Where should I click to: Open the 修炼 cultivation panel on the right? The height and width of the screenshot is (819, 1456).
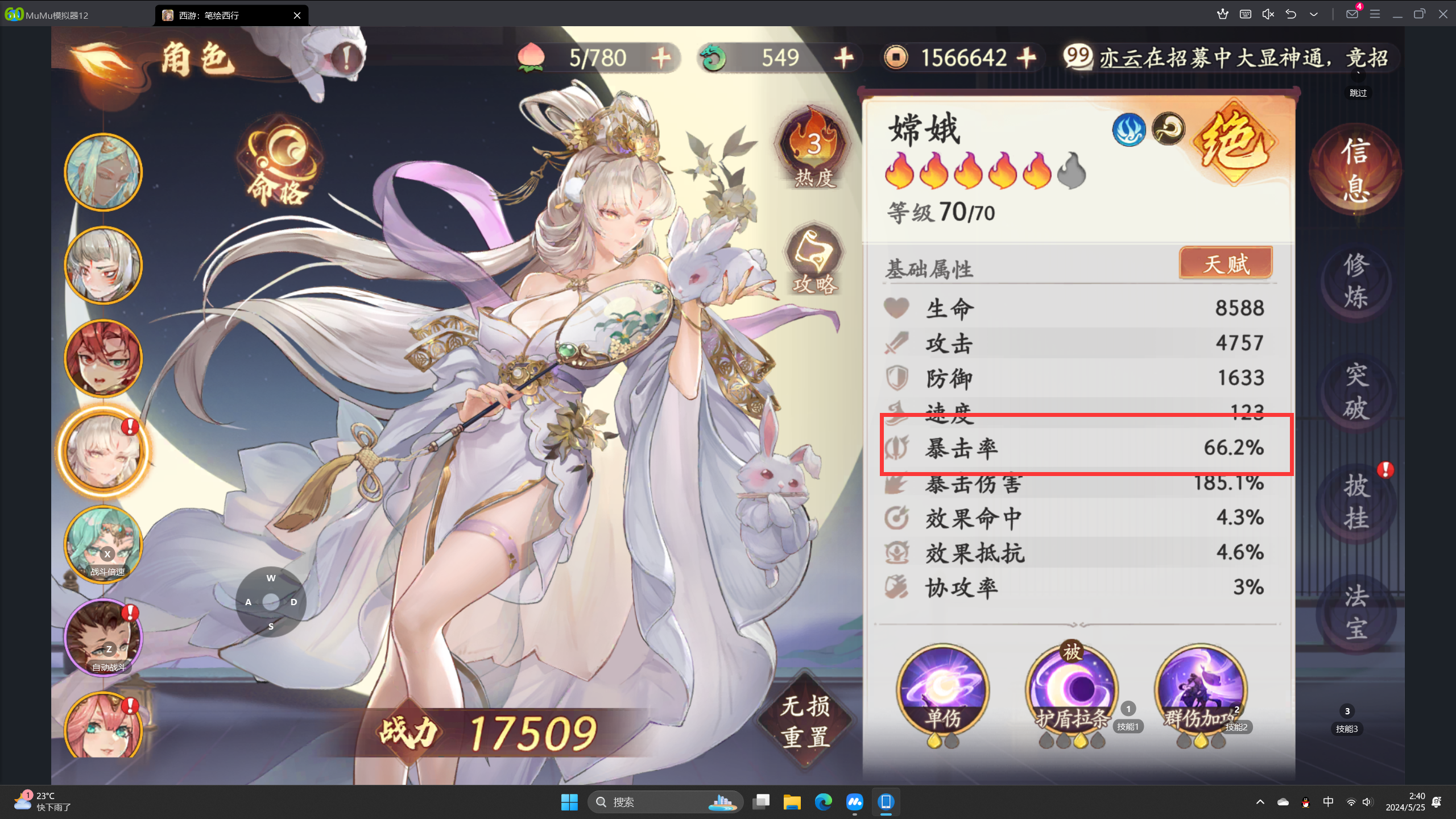(x=1356, y=282)
